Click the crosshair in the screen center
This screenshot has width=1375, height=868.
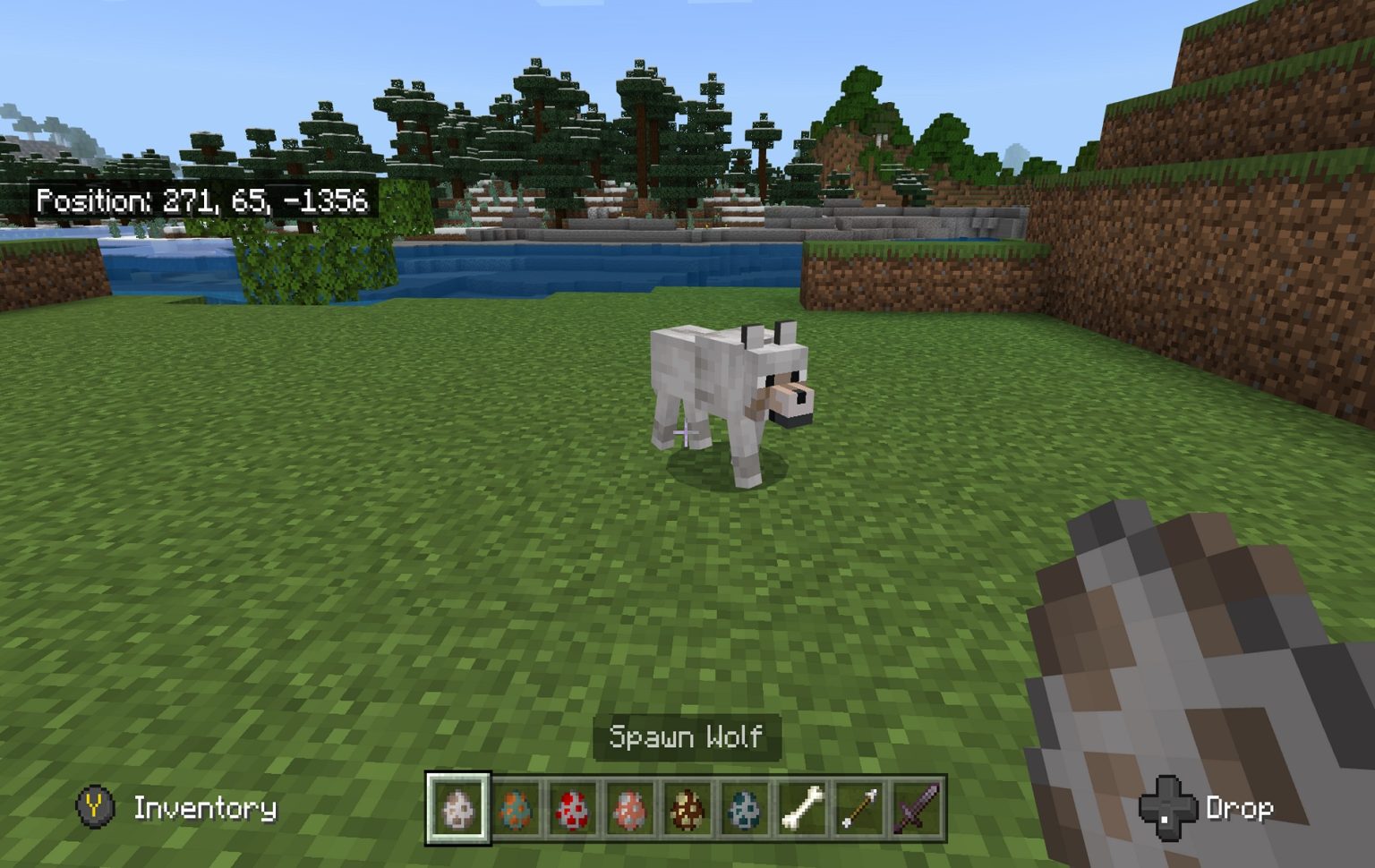click(x=686, y=433)
